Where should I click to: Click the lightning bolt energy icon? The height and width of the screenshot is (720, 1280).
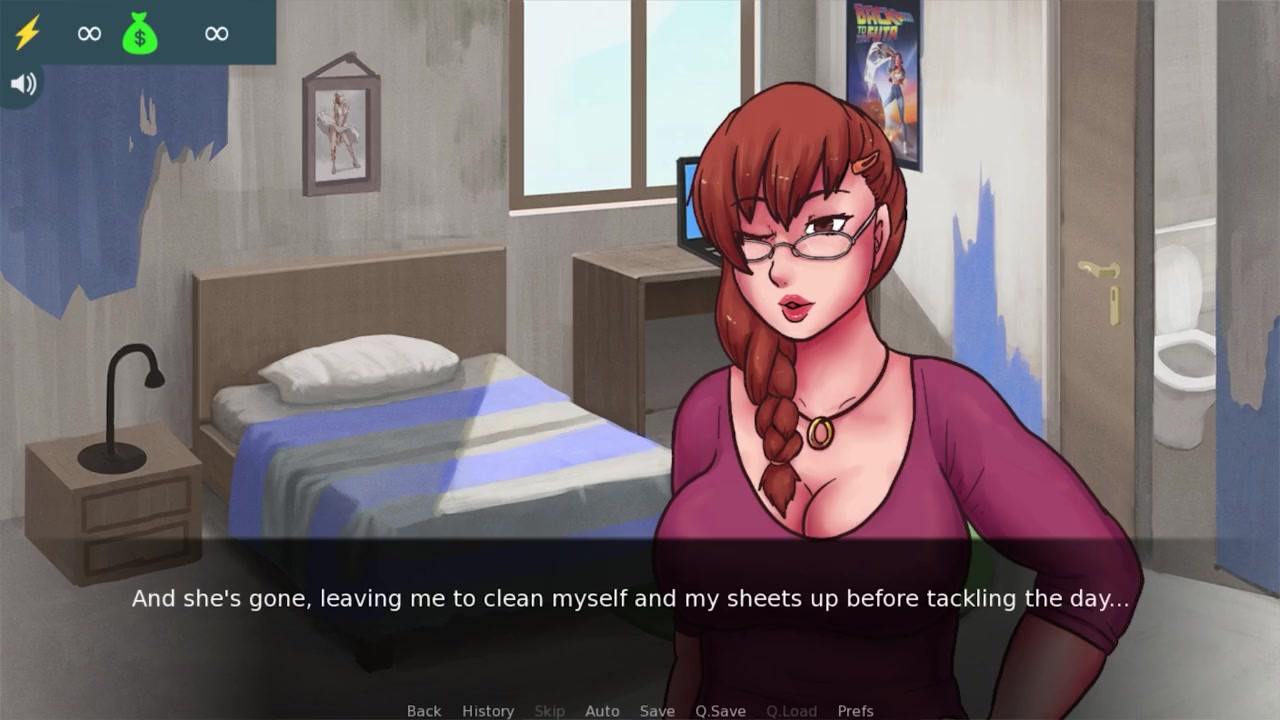point(27,33)
